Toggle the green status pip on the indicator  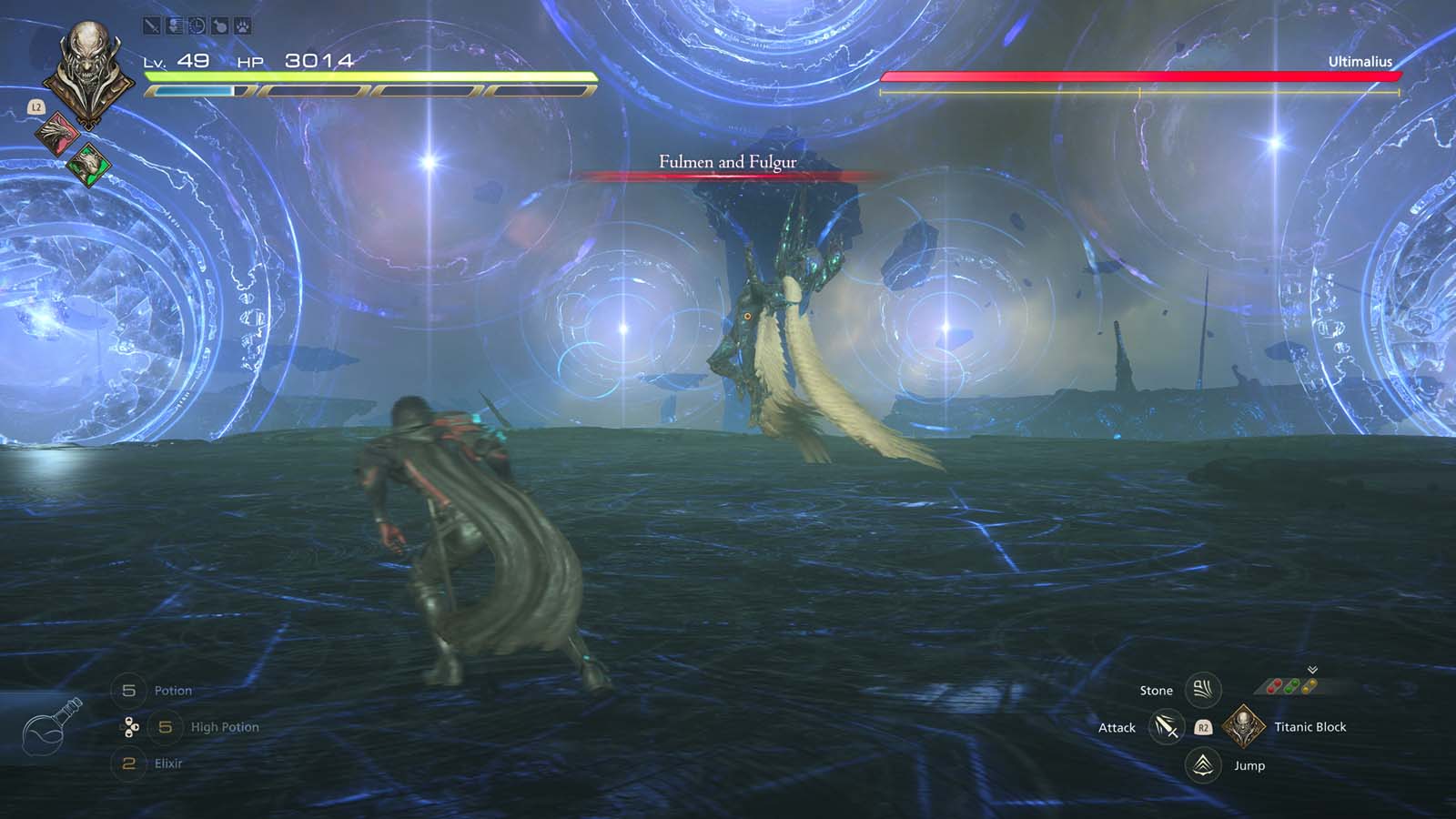pos(1291,684)
